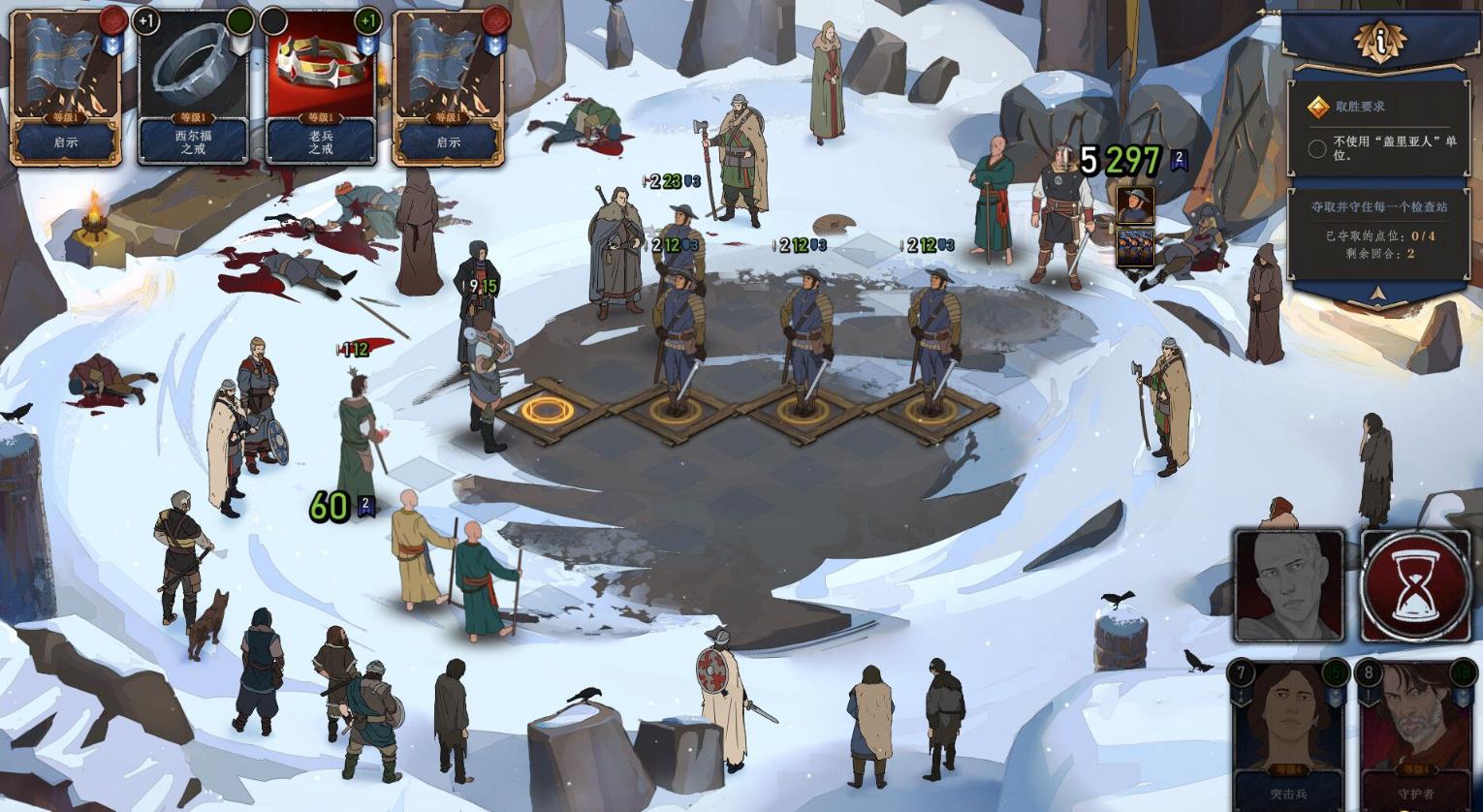The width and height of the screenshot is (1483, 812).
Task: Inspect the enemy hatted soldier portrait icon
Action: pos(1134,206)
